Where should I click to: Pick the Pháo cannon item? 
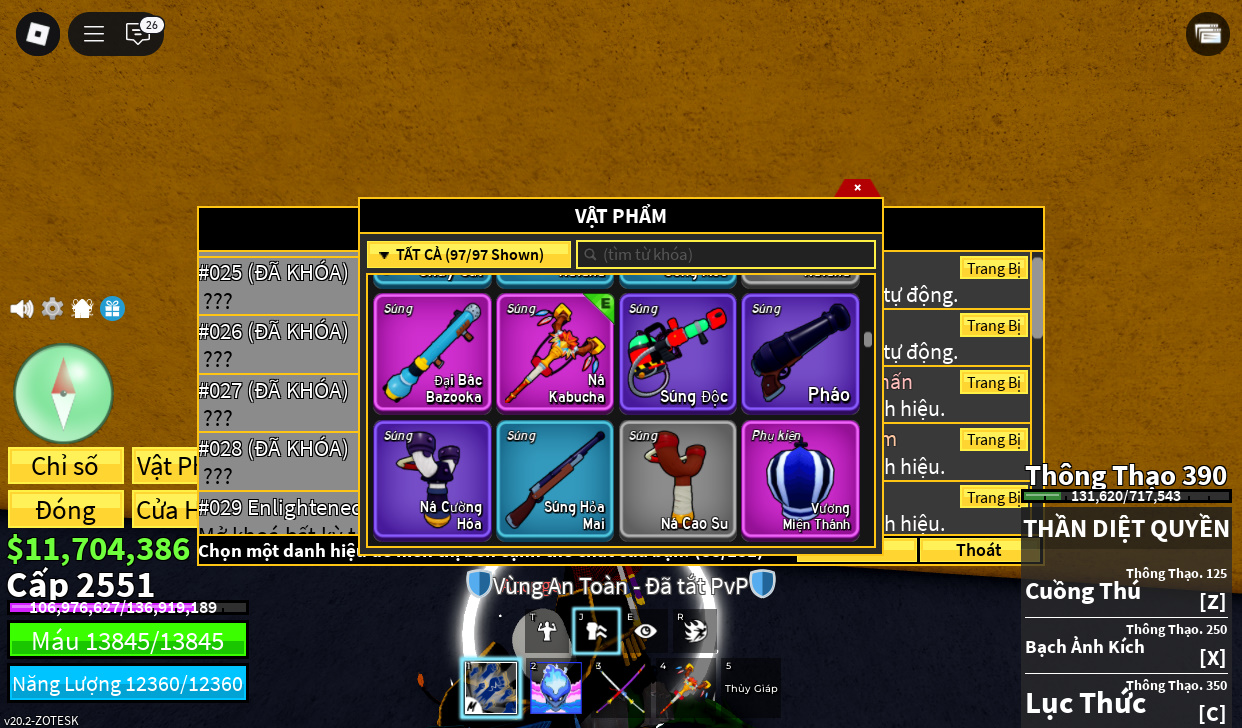(x=800, y=352)
